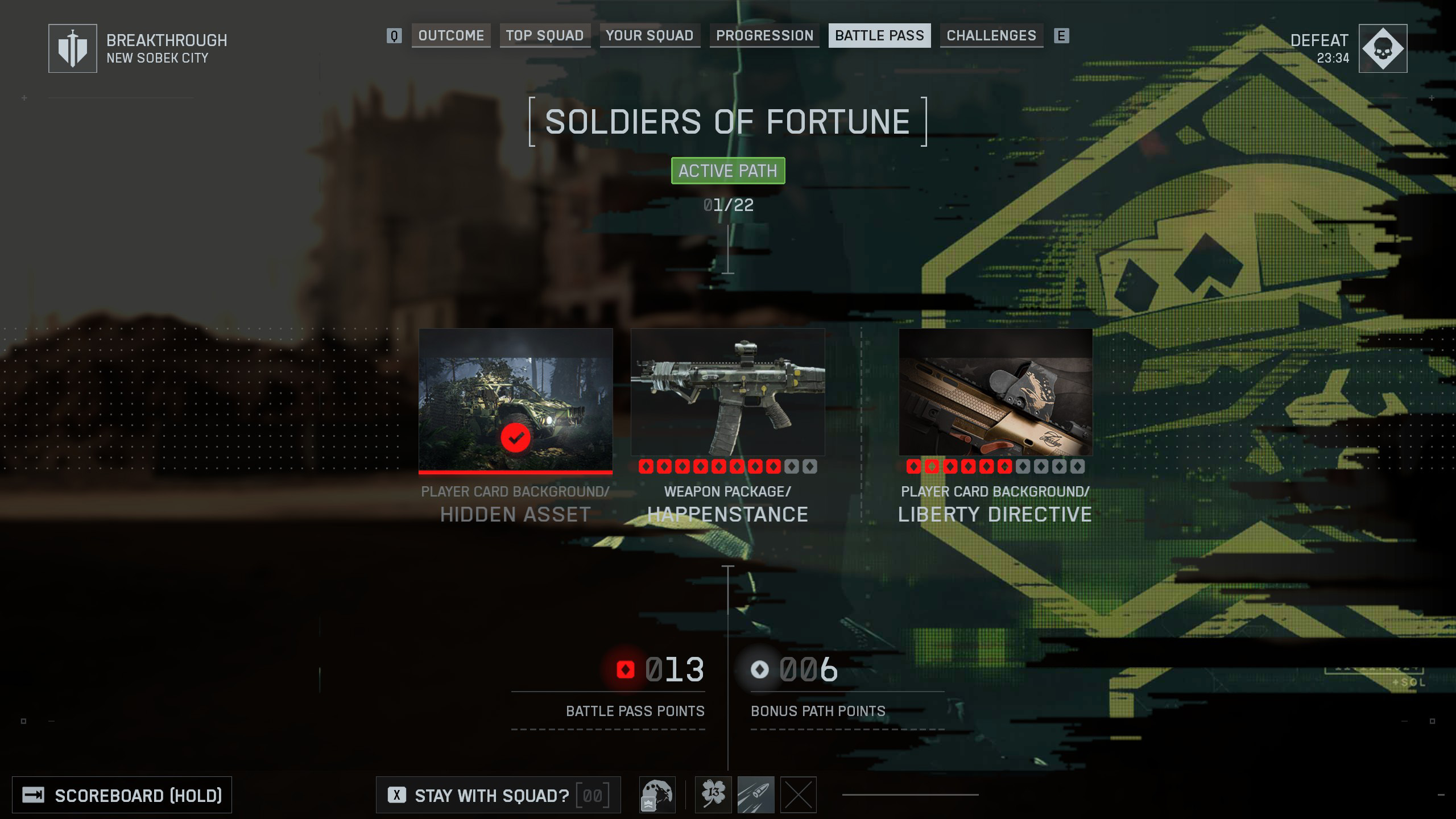Go to the Progression tab
Viewport: 1456px width, 819px height.
pos(764,36)
